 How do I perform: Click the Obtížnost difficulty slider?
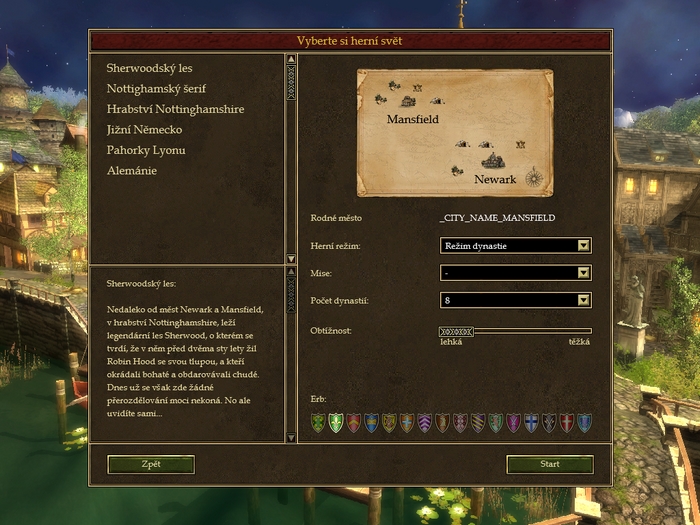click(x=515, y=331)
